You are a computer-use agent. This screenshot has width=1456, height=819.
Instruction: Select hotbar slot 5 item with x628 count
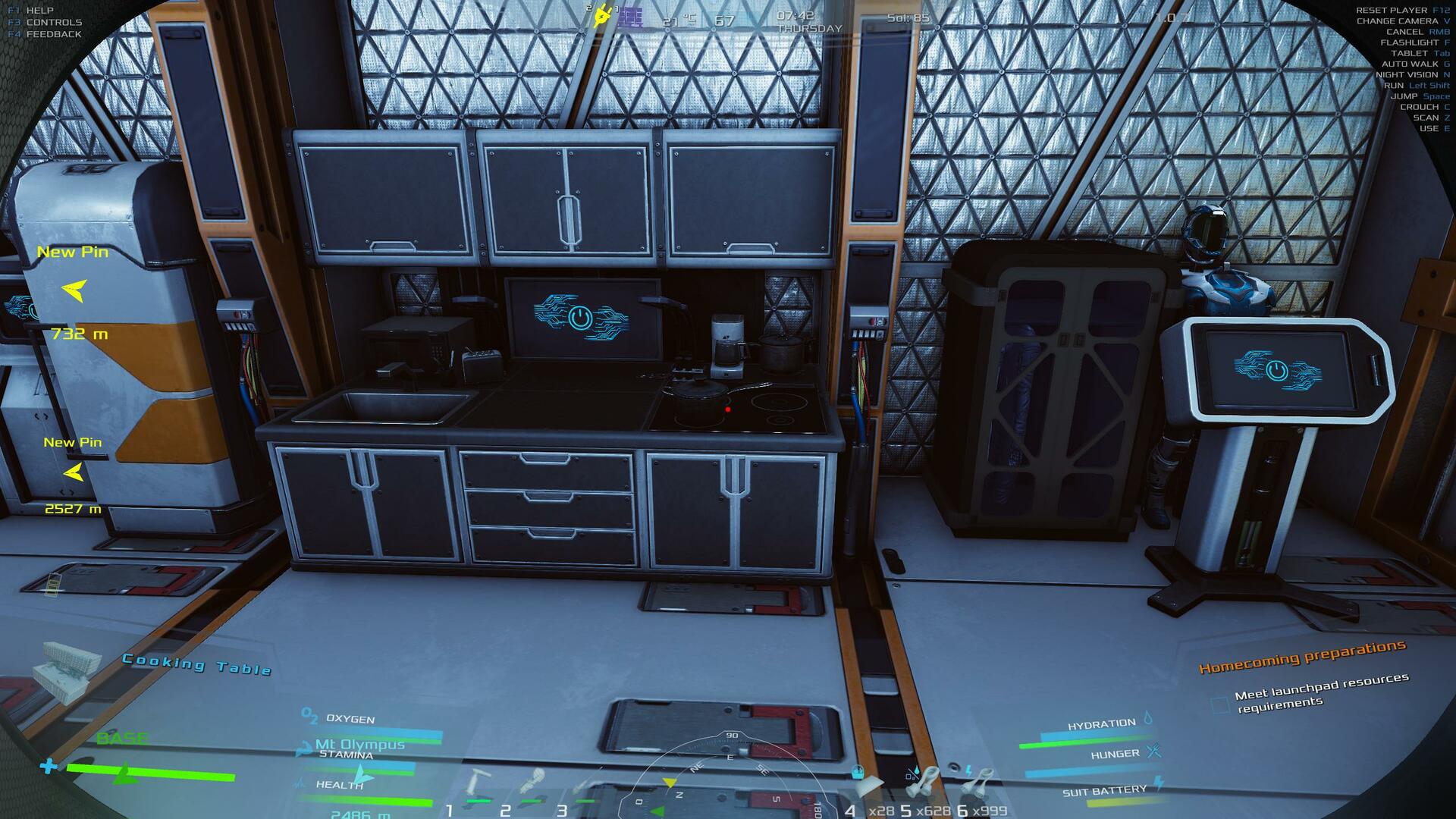click(x=924, y=781)
